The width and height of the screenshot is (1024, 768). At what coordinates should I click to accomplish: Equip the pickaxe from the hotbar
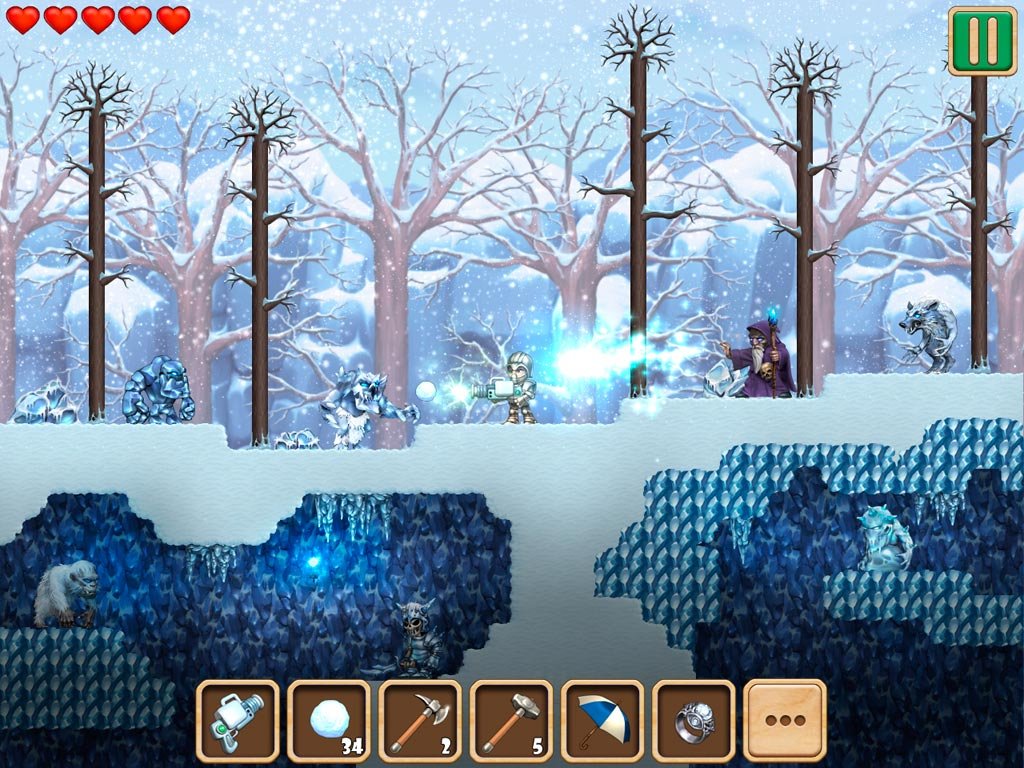(x=420, y=720)
